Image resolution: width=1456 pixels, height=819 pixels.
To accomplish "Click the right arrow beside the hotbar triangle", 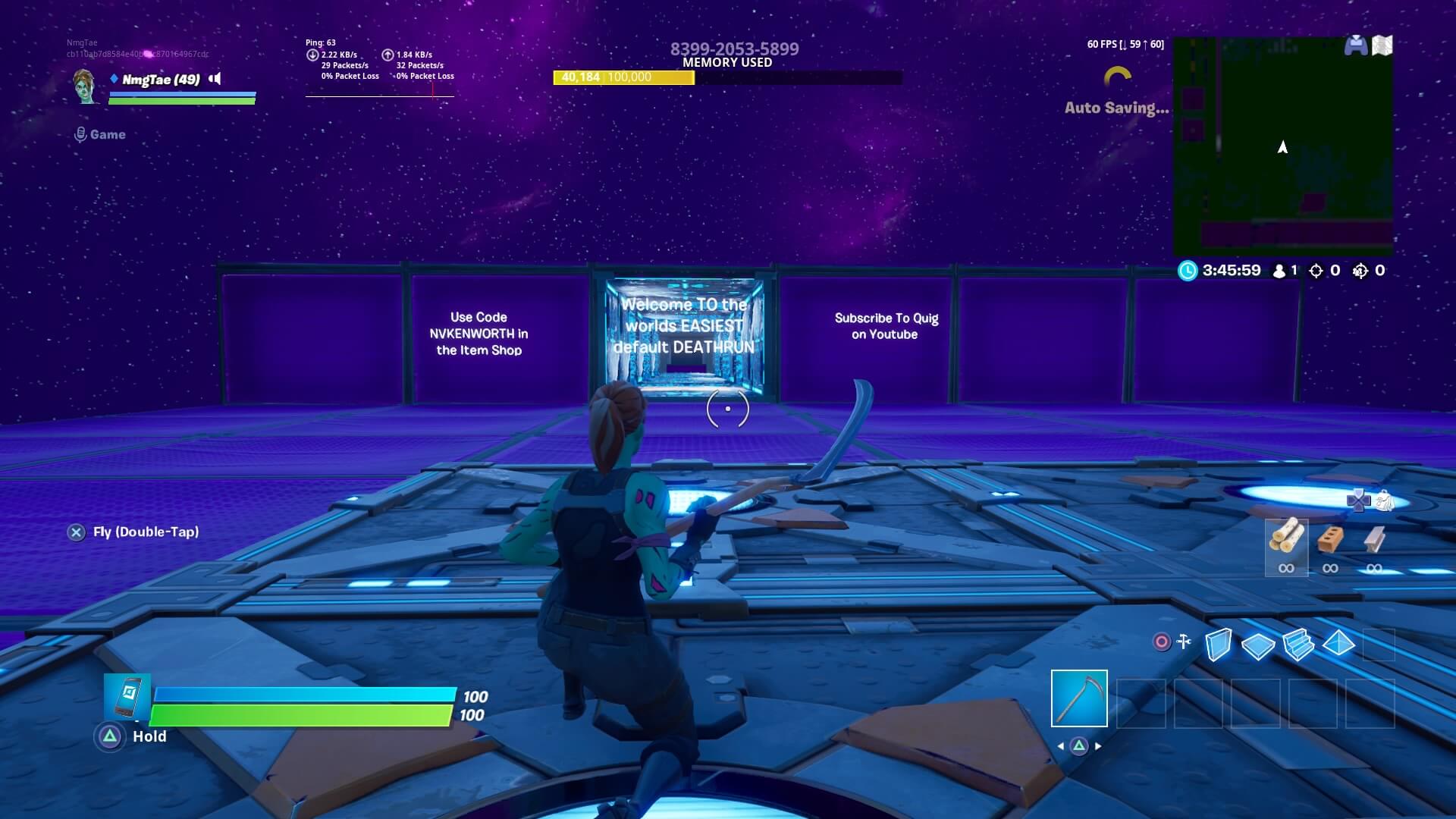I will pos(1099,746).
